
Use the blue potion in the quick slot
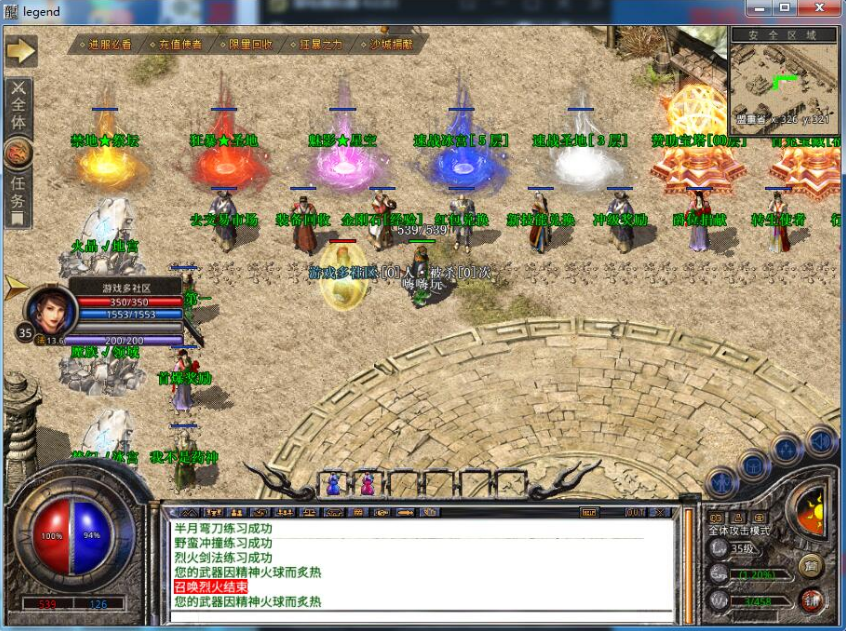pyautogui.click(x=333, y=484)
